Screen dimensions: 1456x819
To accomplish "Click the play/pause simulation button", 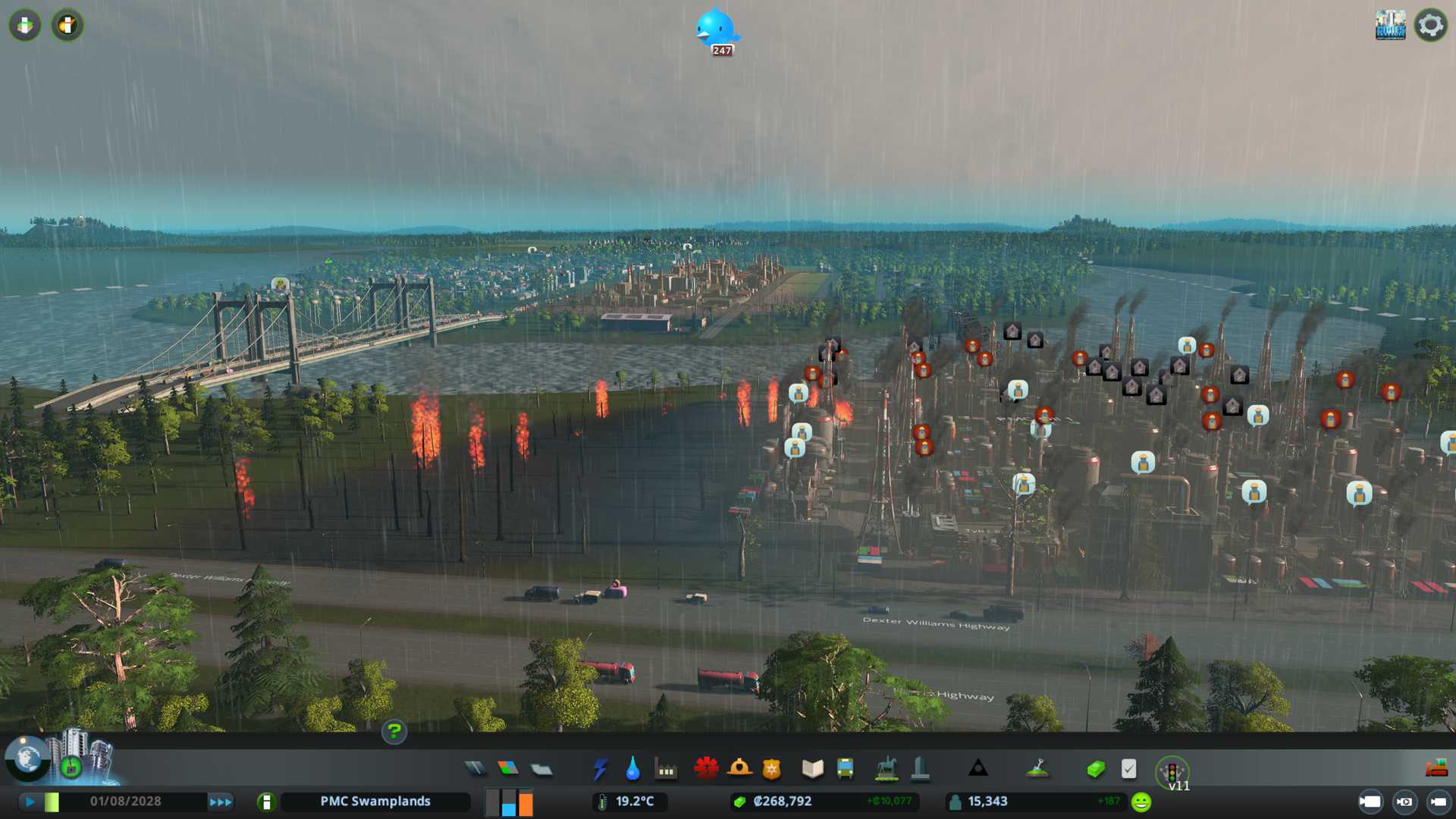I will tap(30, 802).
